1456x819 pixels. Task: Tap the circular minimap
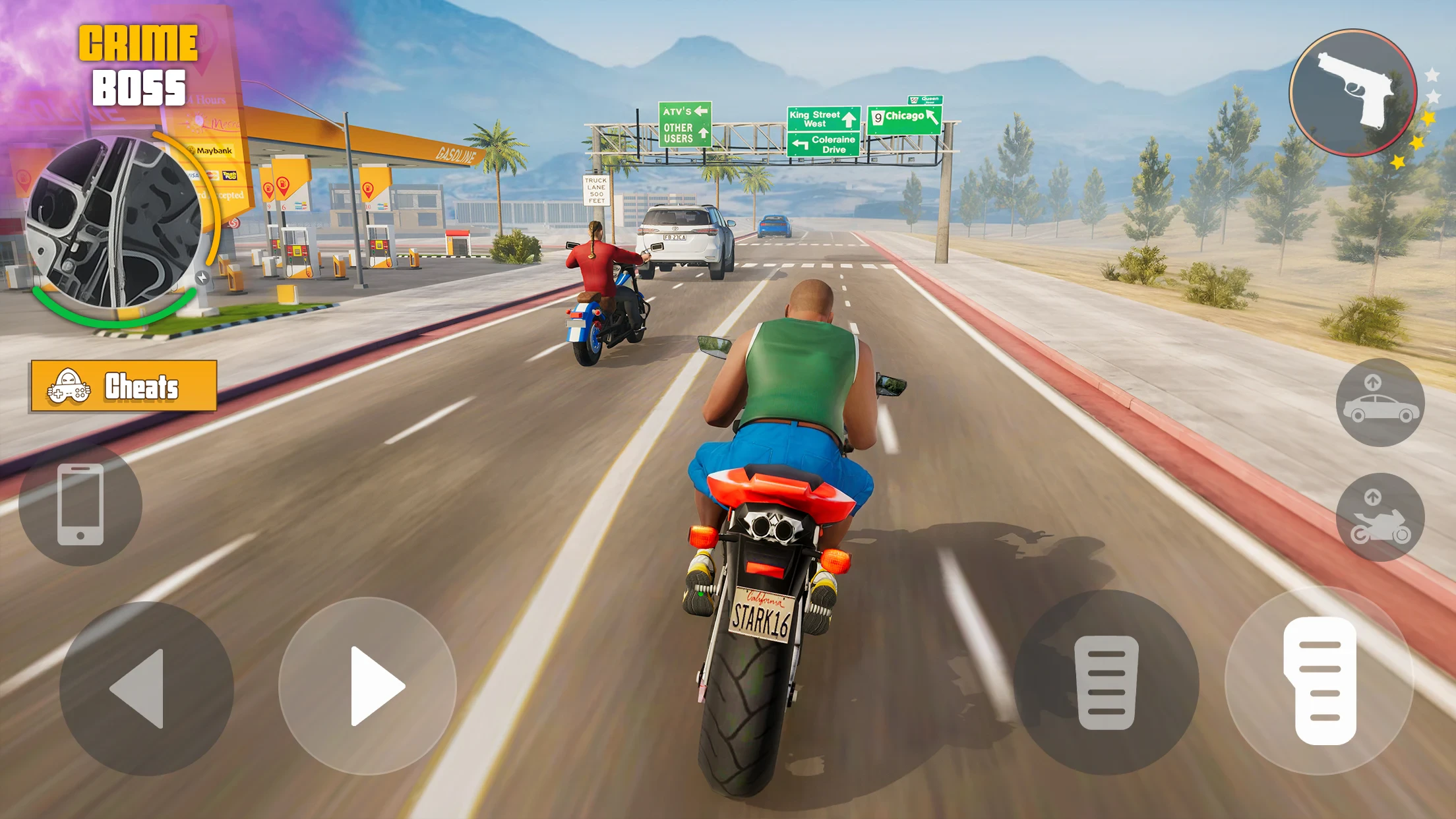tap(113, 222)
